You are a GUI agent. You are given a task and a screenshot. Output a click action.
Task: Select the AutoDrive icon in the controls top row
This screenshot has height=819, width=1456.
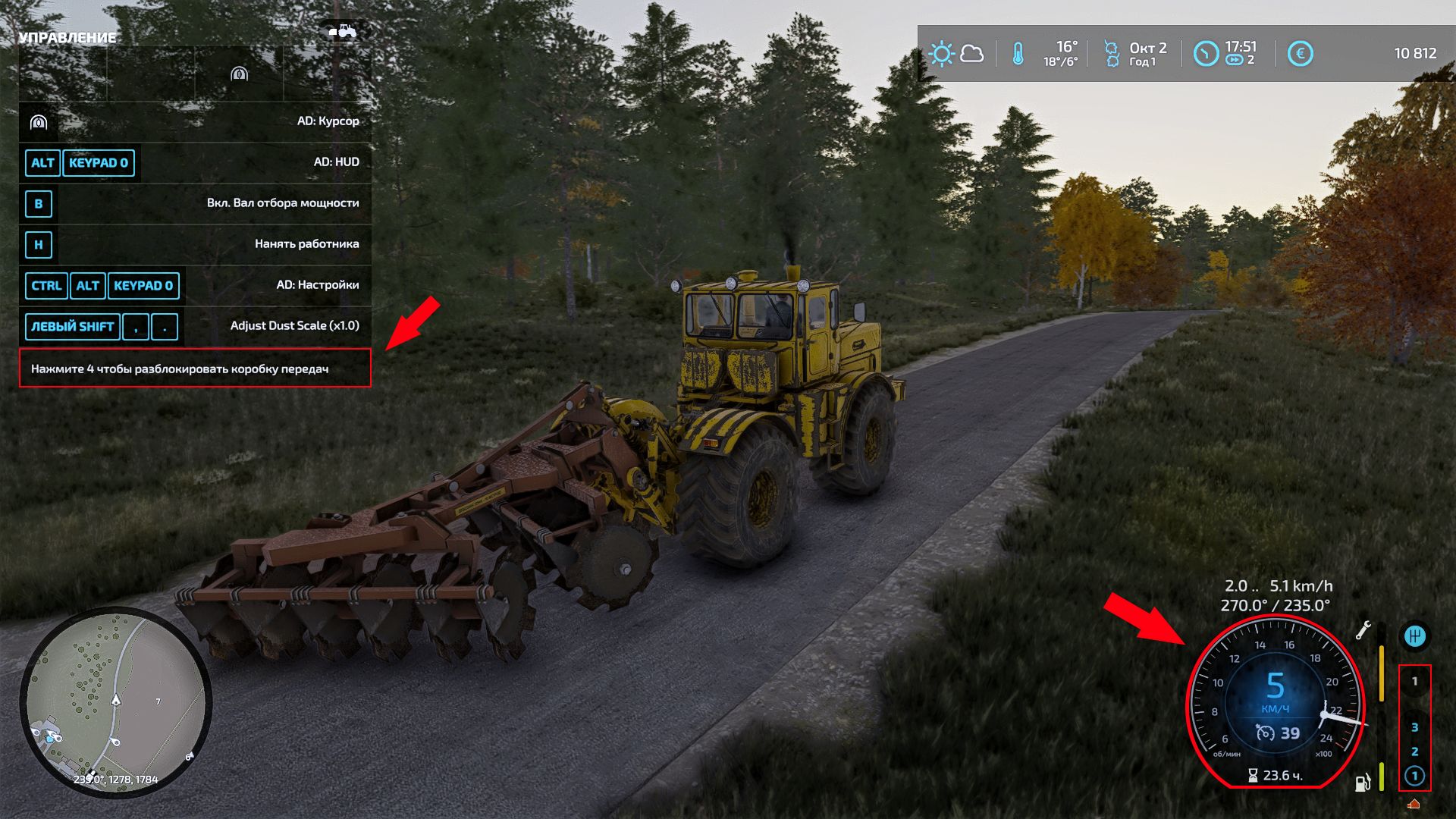pyautogui.click(x=239, y=74)
